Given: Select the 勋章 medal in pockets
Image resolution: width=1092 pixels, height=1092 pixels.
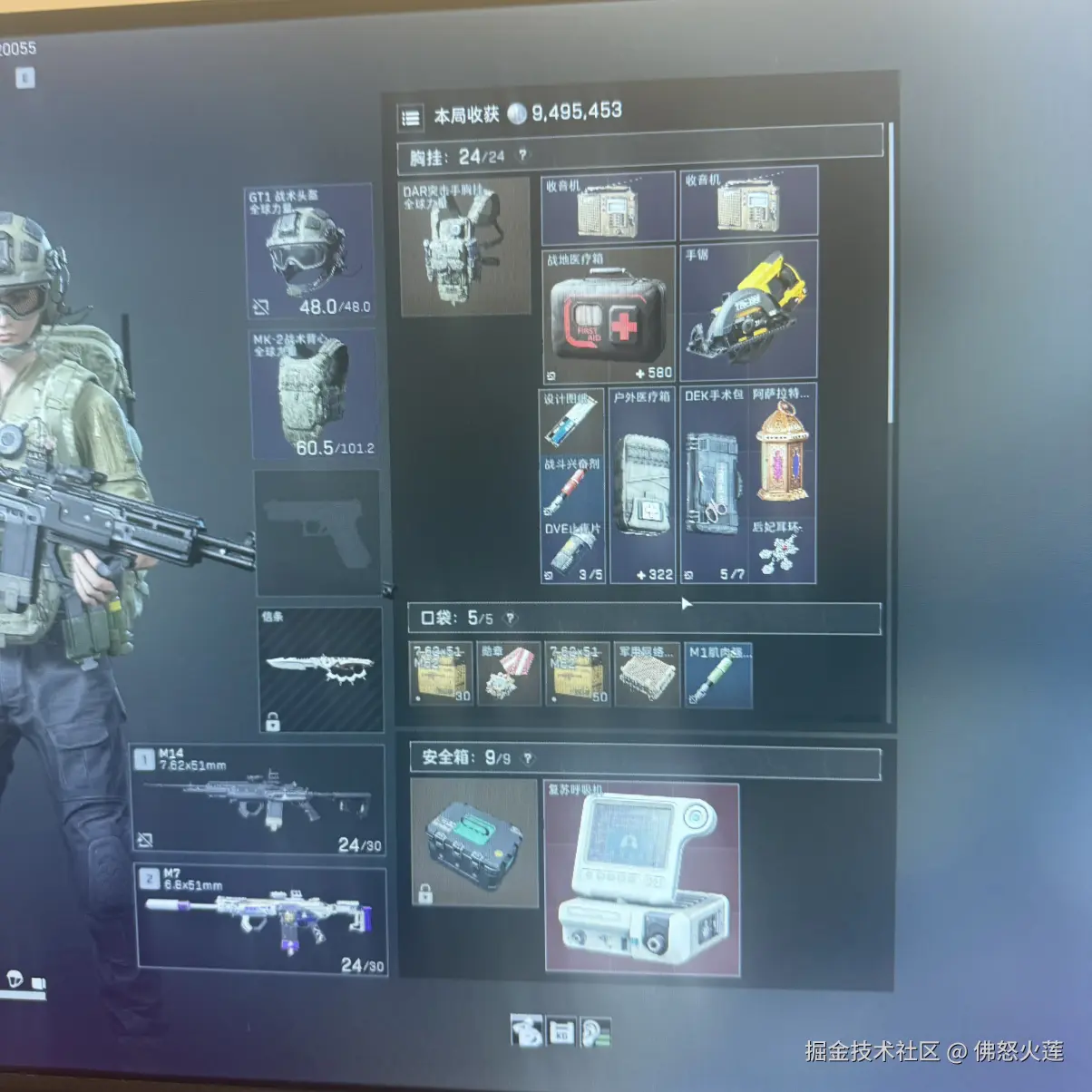Looking at the screenshot, I should [x=509, y=675].
